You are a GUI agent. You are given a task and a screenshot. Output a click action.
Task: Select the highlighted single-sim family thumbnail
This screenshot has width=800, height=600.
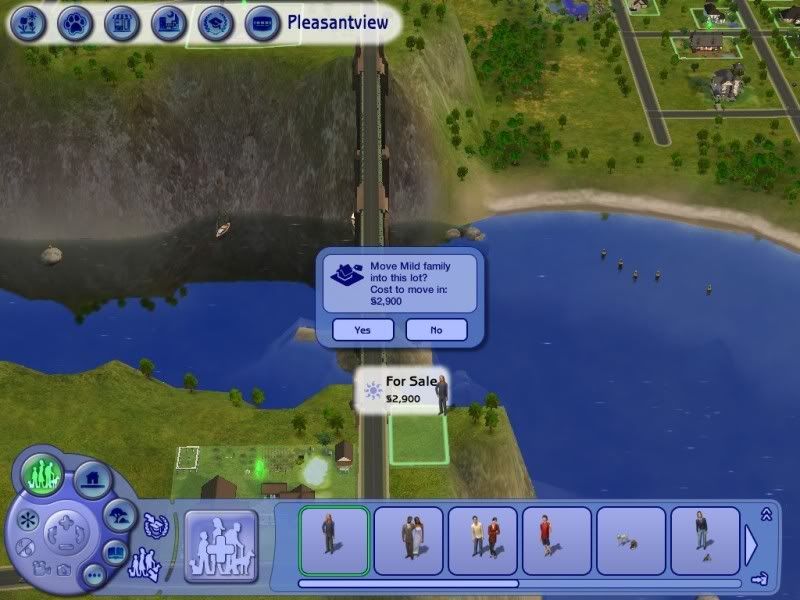click(x=334, y=540)
